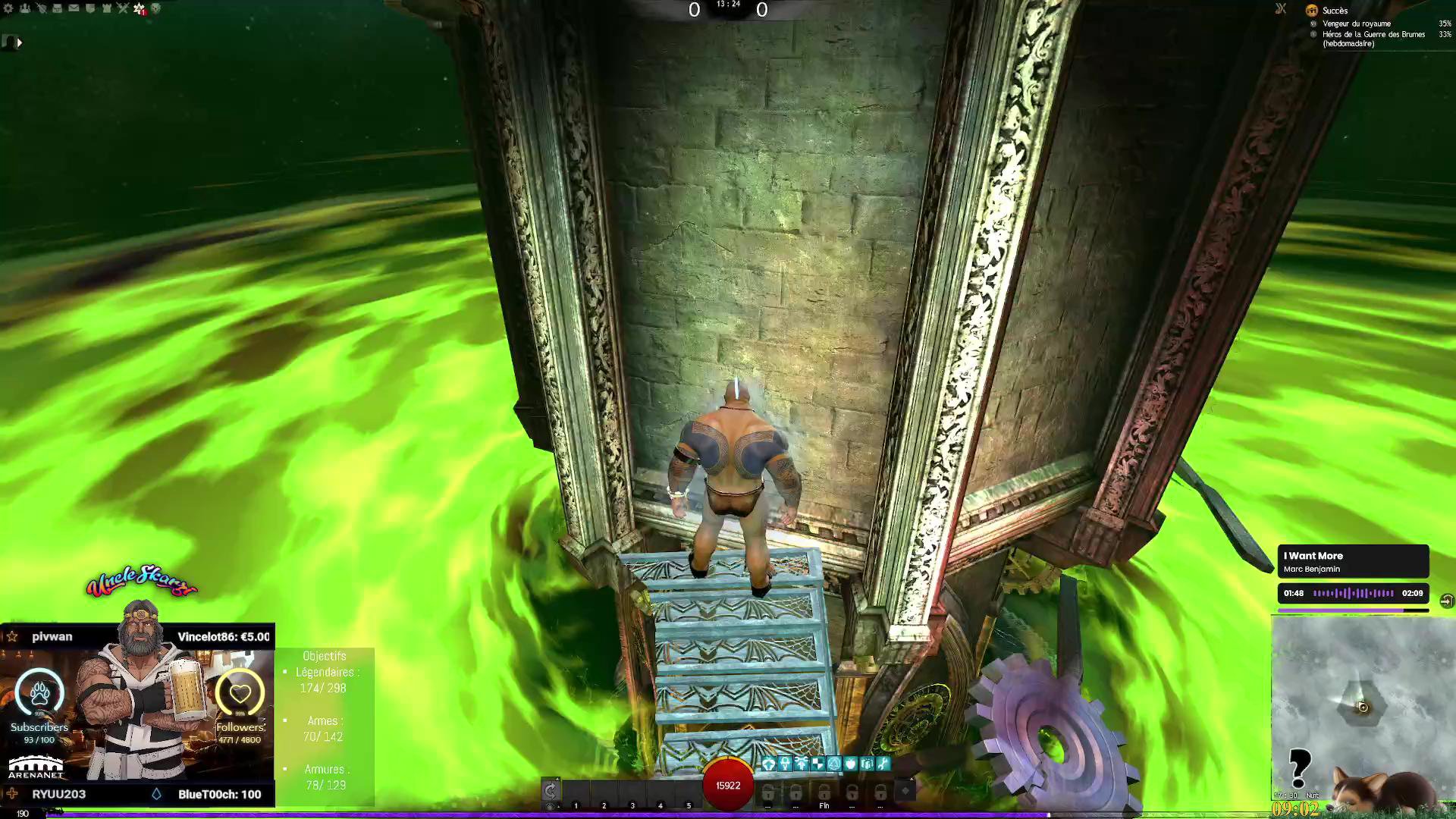Open the inventory bag icon
The height and width of the screenshot is (819, 1456).
coord(58,8)
